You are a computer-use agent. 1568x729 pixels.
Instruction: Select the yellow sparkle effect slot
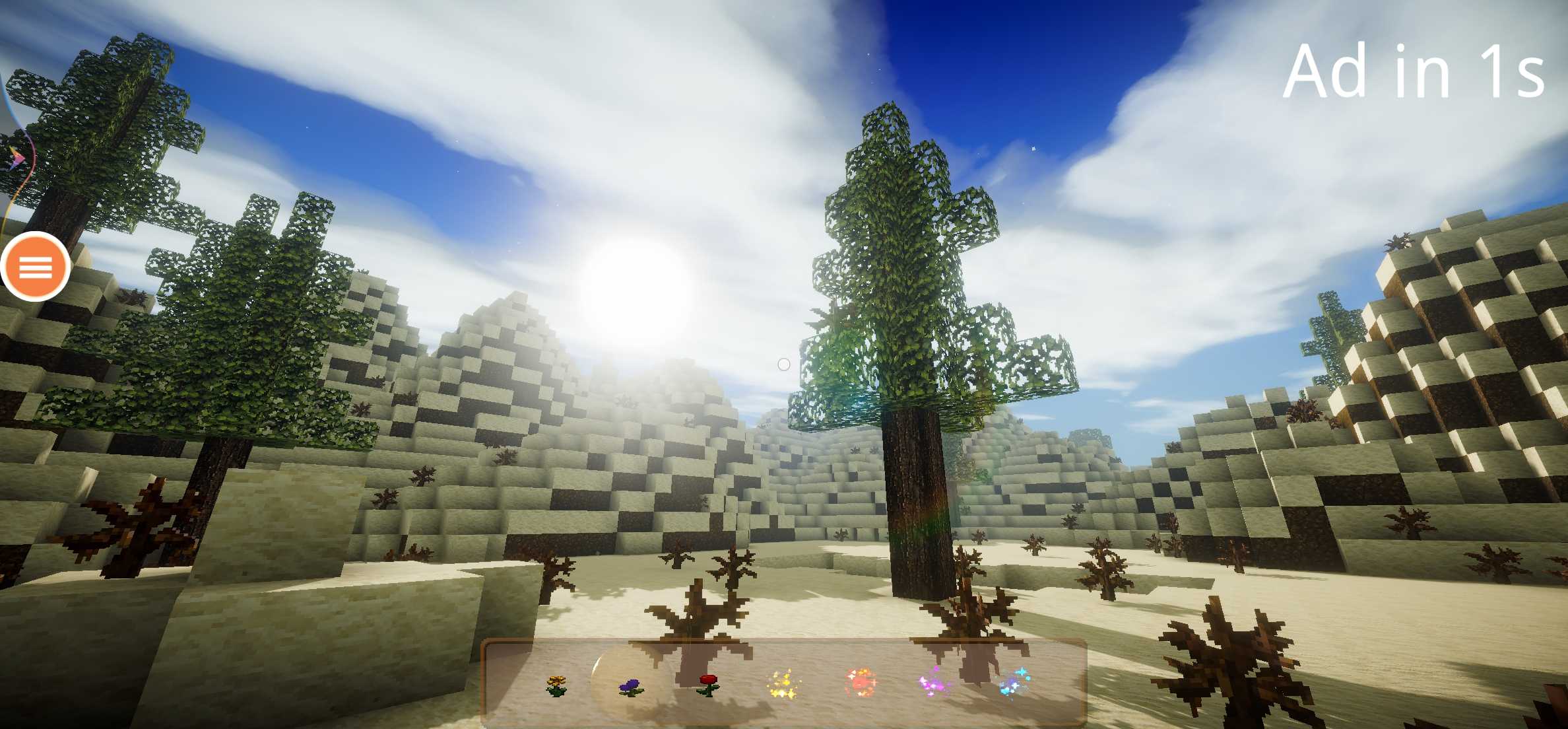[783, 684]
